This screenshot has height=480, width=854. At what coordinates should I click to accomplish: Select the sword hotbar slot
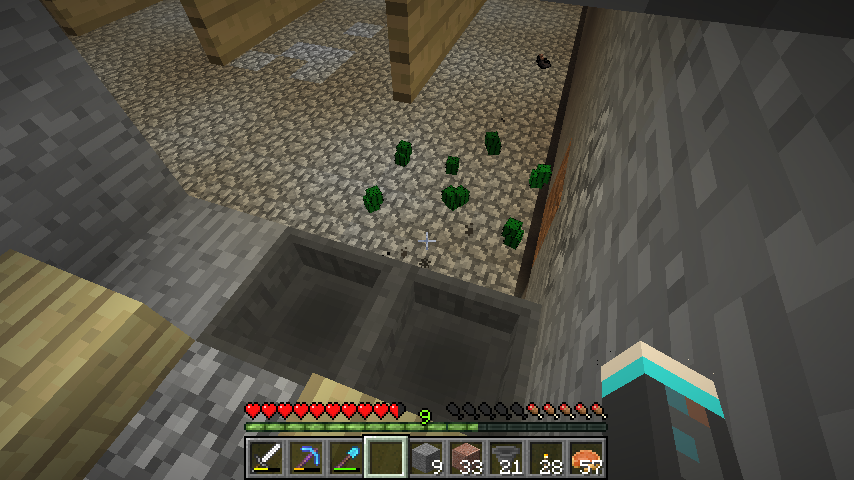[x=265, y=458]
